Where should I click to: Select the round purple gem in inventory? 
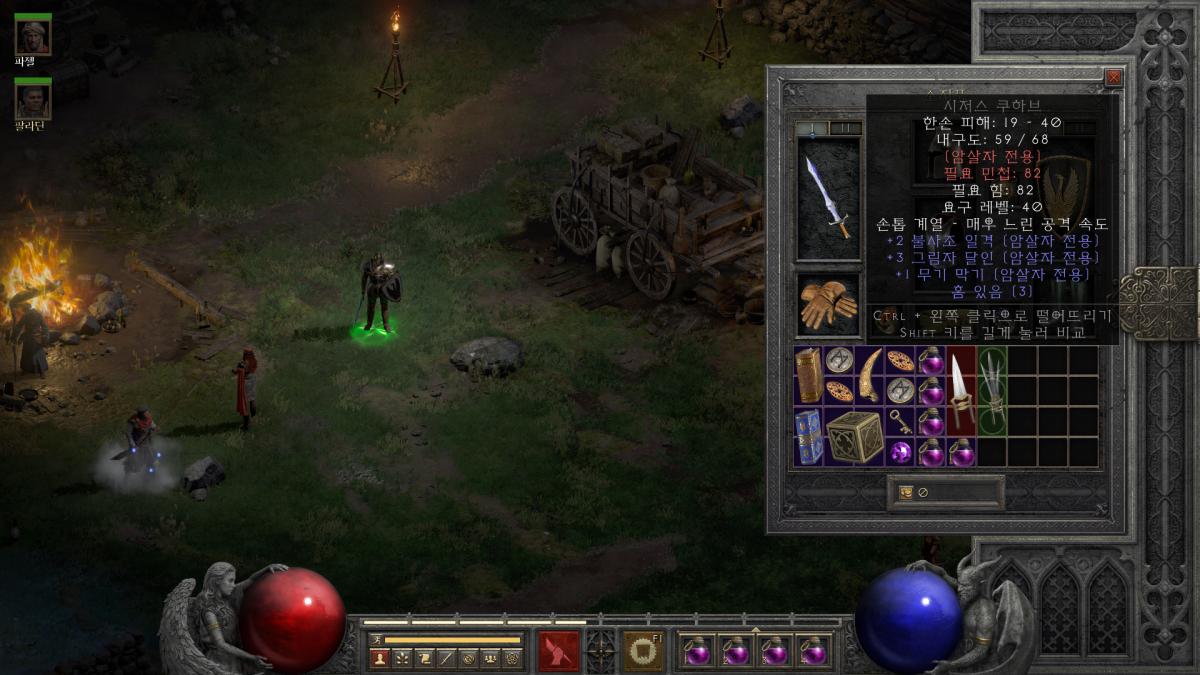tap(900, 452)
